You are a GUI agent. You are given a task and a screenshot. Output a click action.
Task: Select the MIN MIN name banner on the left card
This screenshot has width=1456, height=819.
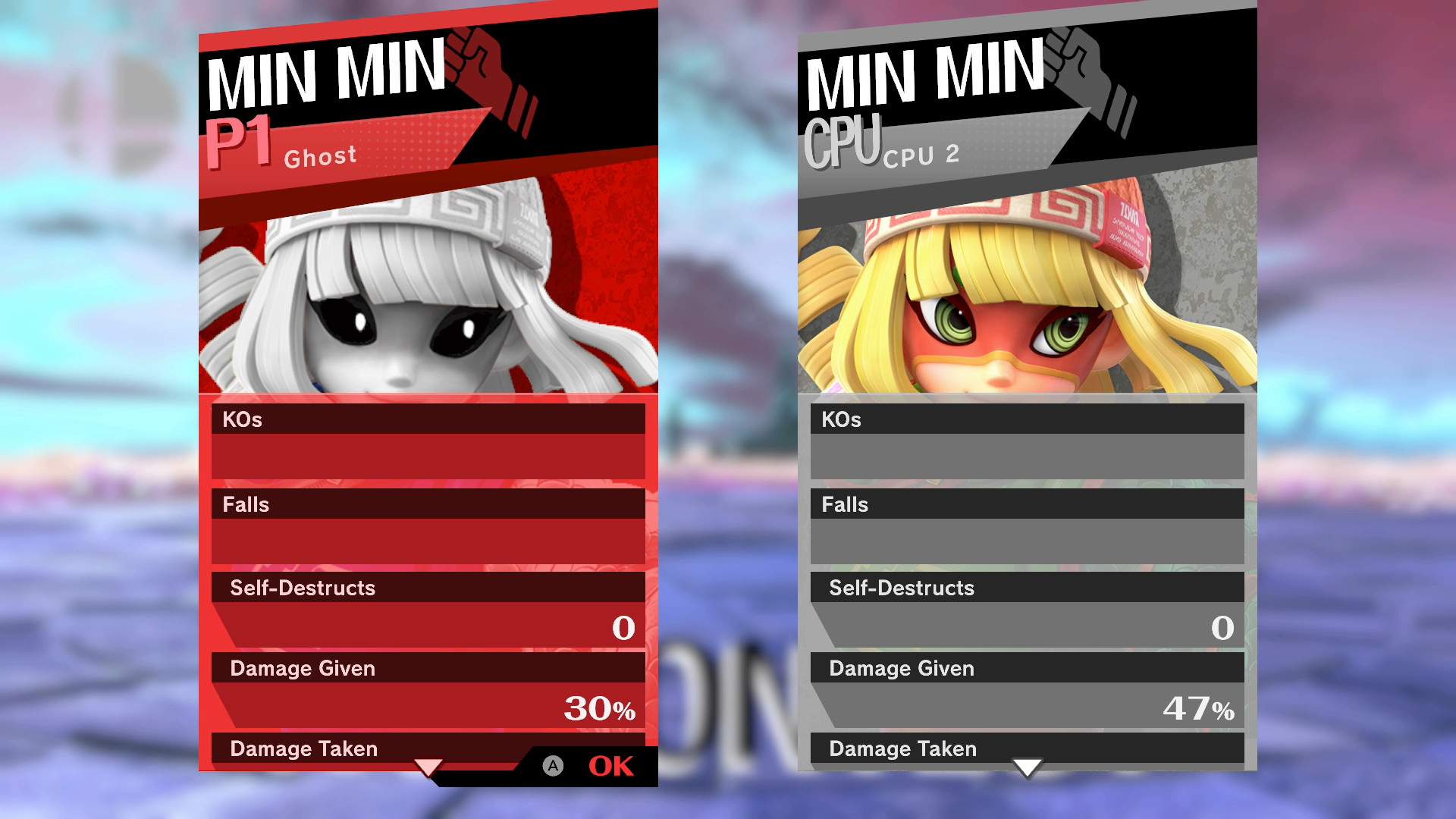coord(326,72)
